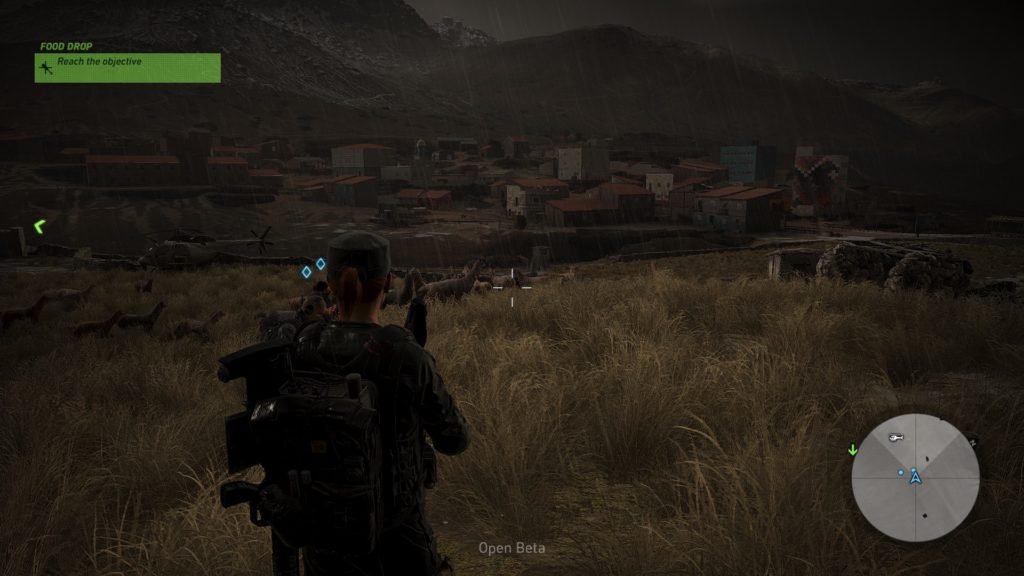Click the green waypoint chevron at screen edge
The image size is (1024, 576).
point(39,228)
